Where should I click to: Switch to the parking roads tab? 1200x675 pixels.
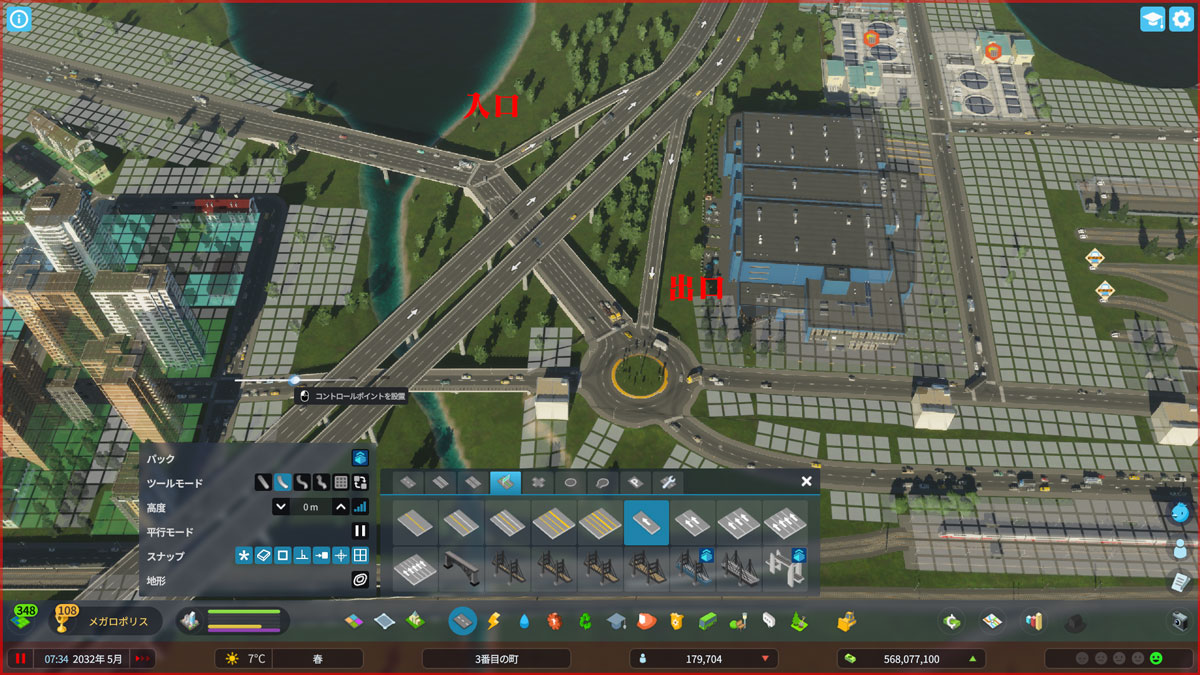click(636, 482)
